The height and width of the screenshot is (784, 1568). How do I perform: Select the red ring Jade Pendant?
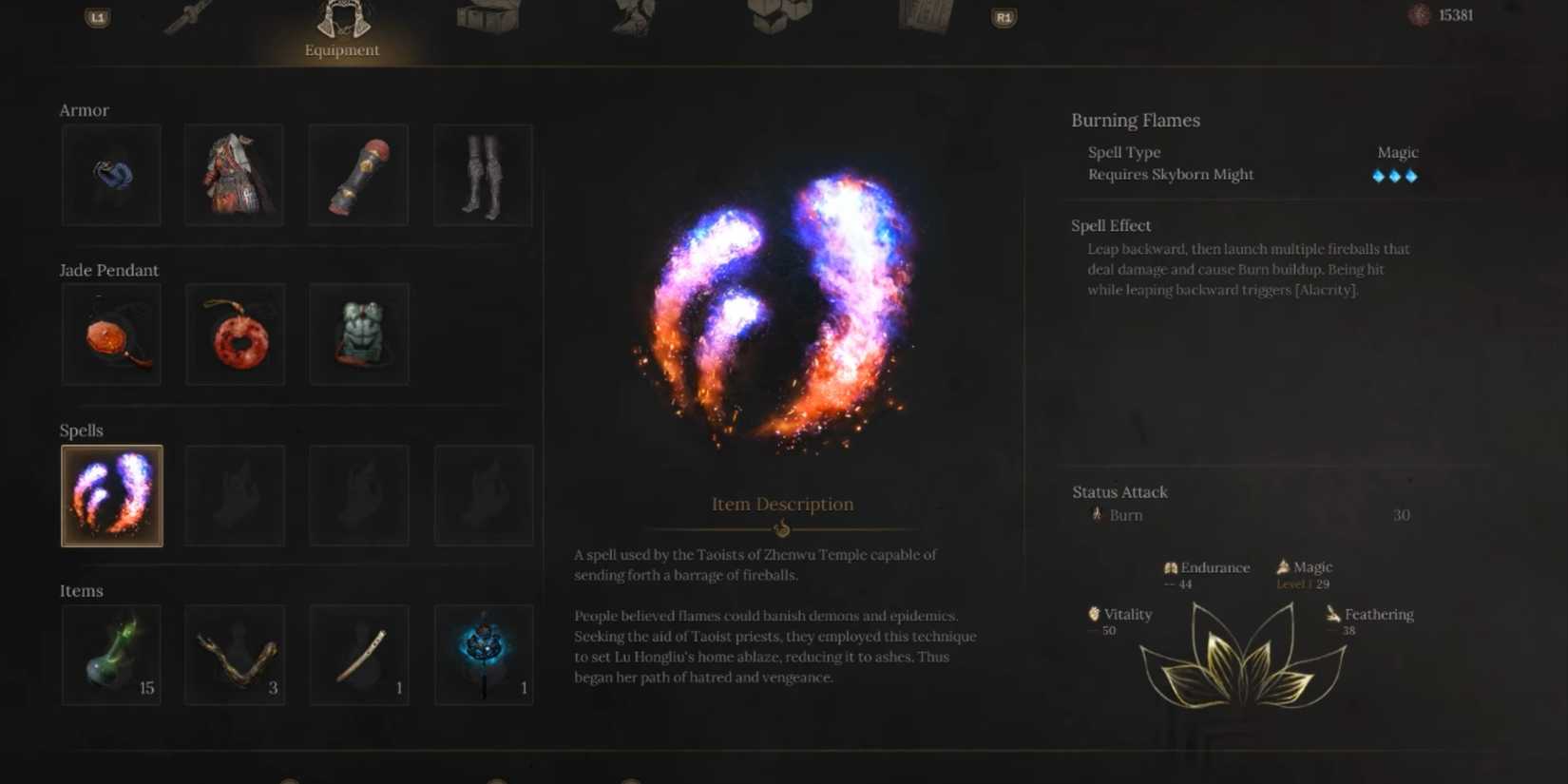point(235,335)
